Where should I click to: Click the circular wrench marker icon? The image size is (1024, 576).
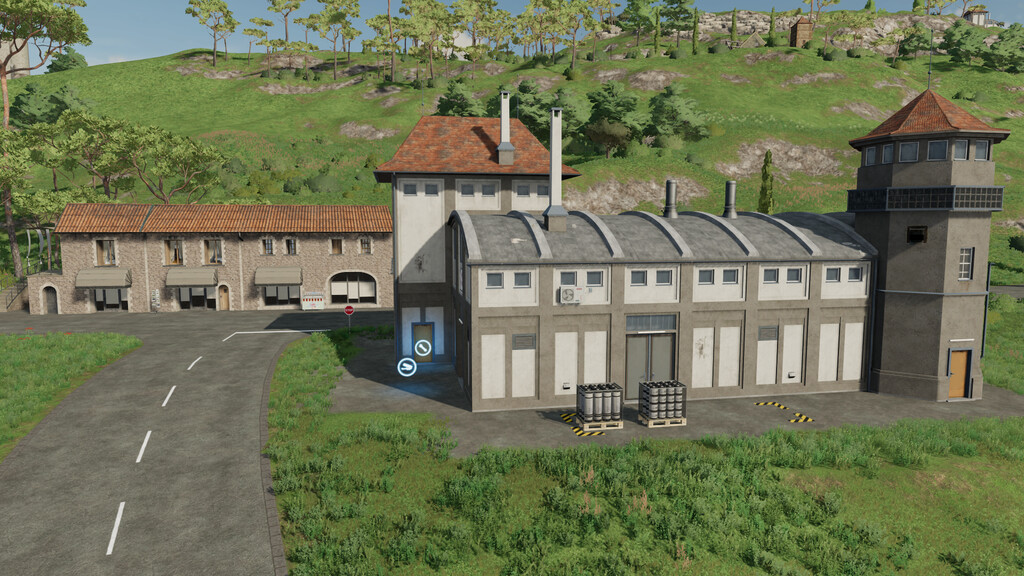tap(423, 348)
